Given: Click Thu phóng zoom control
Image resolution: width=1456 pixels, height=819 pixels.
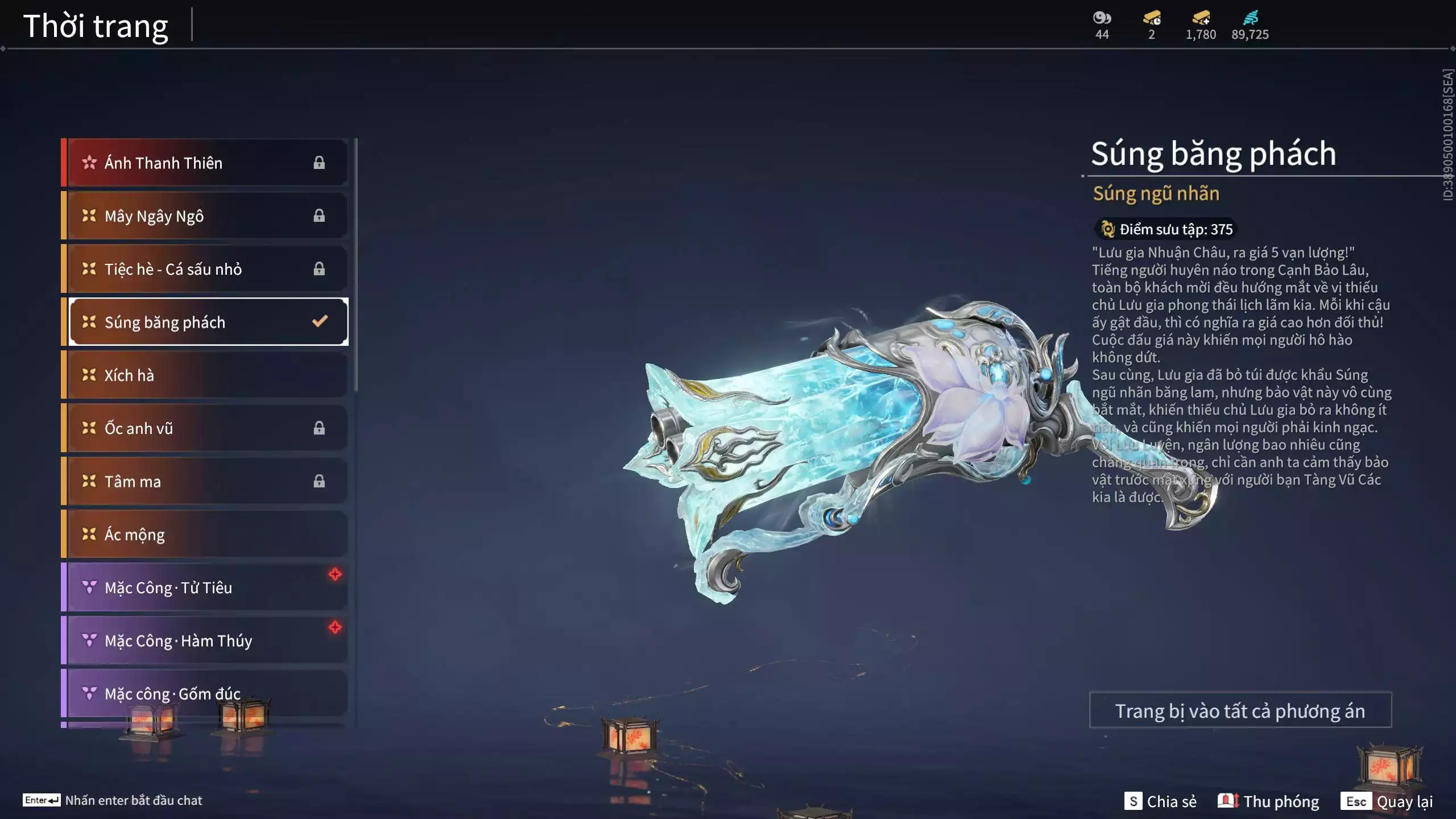Looking at the screenshot, I should [x=1268, y=801].
